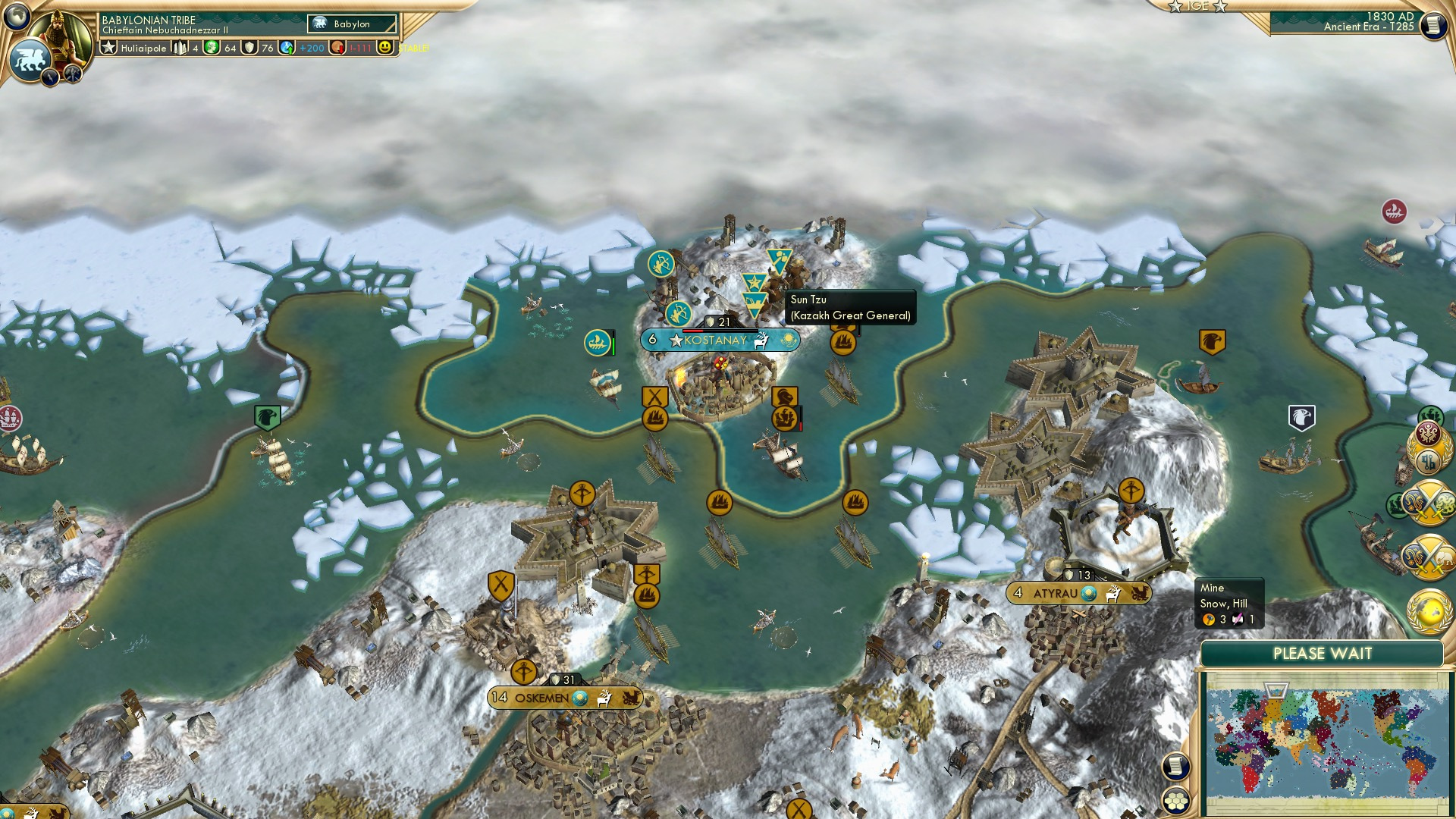The height and width of the screenshot is (819, 1456).
Task: Click the gold icon showing +200
Action: coord(287,48)
